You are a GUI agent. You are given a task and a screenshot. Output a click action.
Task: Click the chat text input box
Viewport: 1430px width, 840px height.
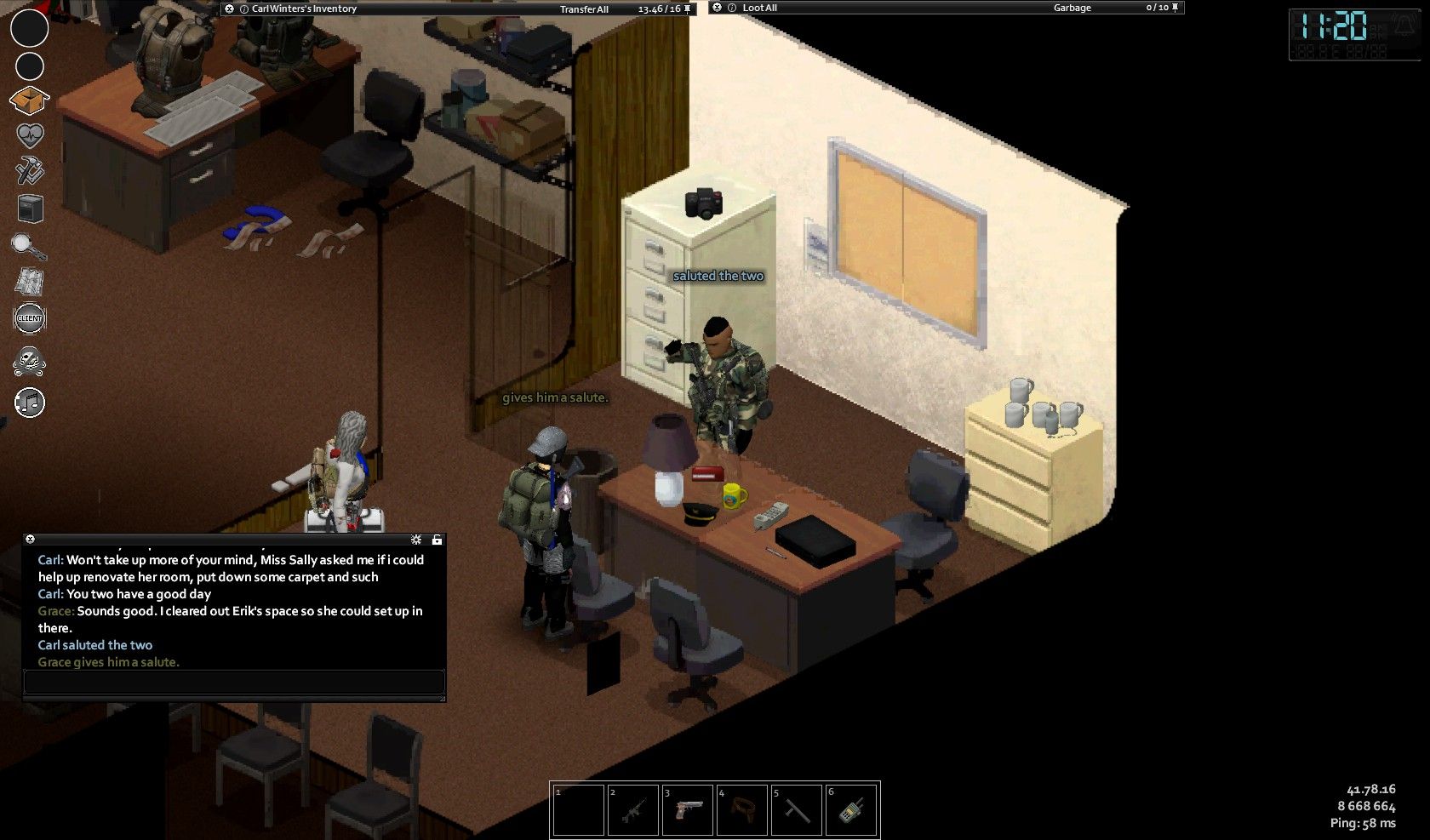pyautogui.click(x=234, y=682)
